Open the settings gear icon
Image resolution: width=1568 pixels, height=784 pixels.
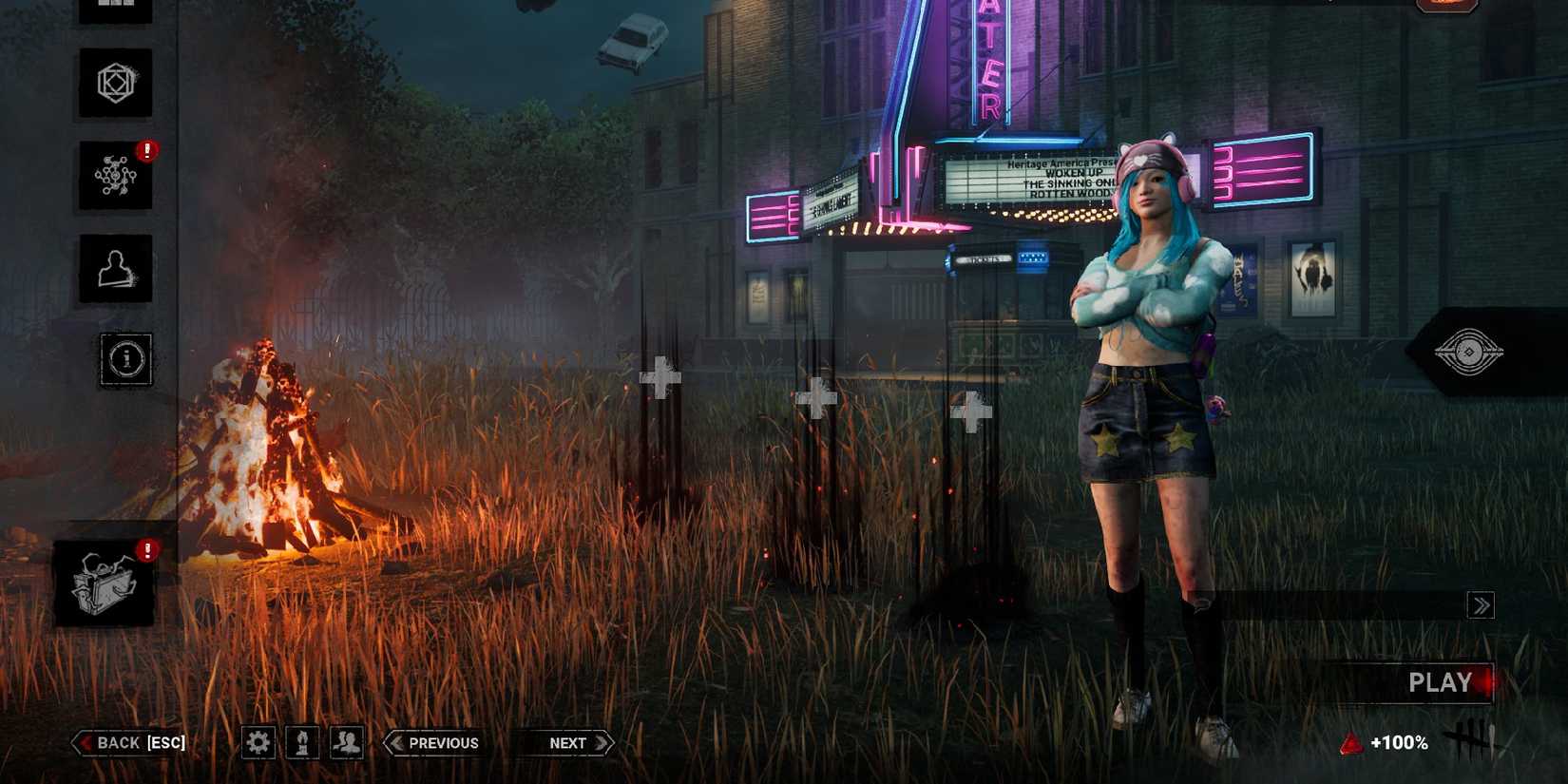[257, 742]
